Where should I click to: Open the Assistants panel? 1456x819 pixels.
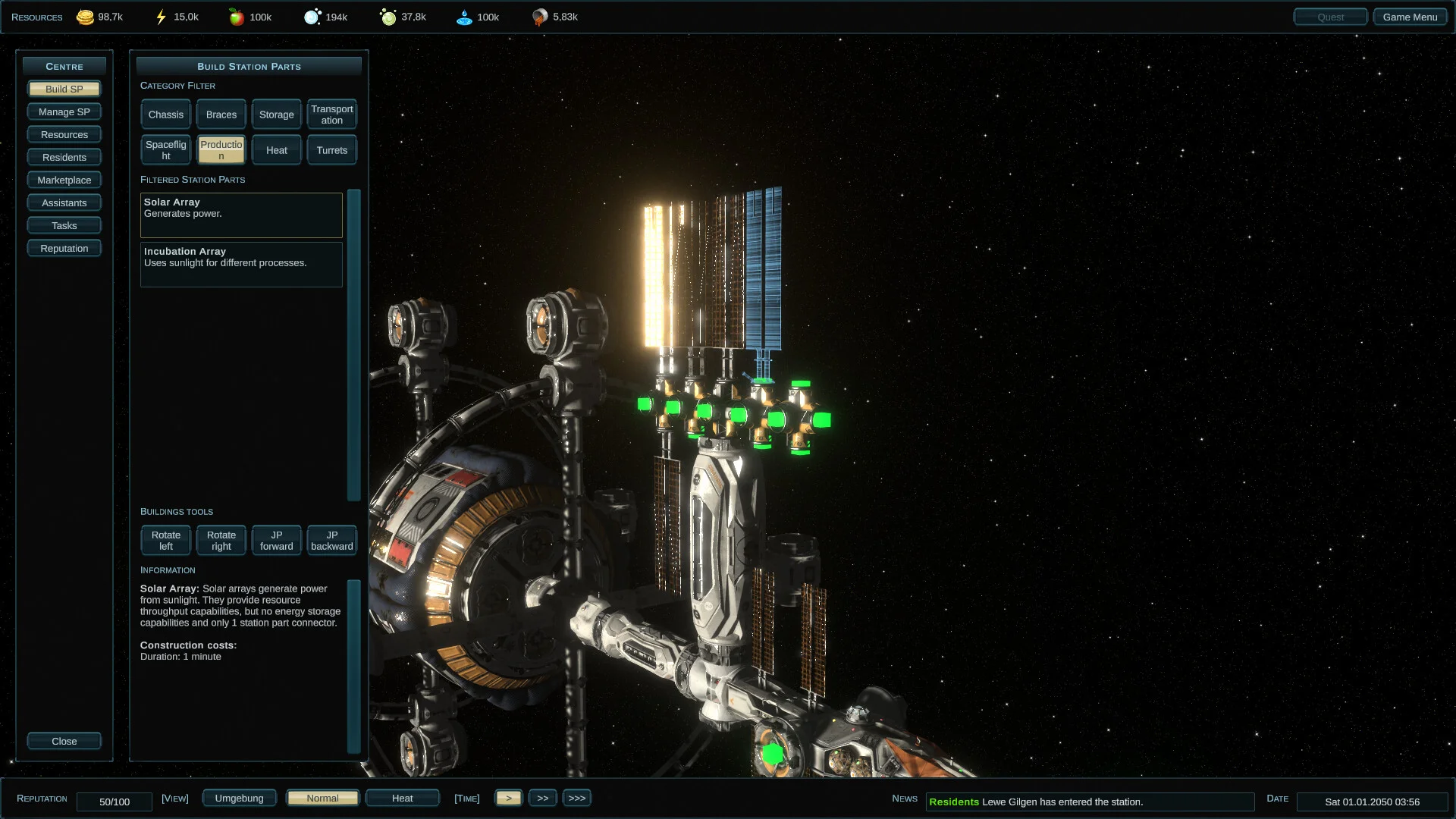pyautogui.click(x=64, y=202)
